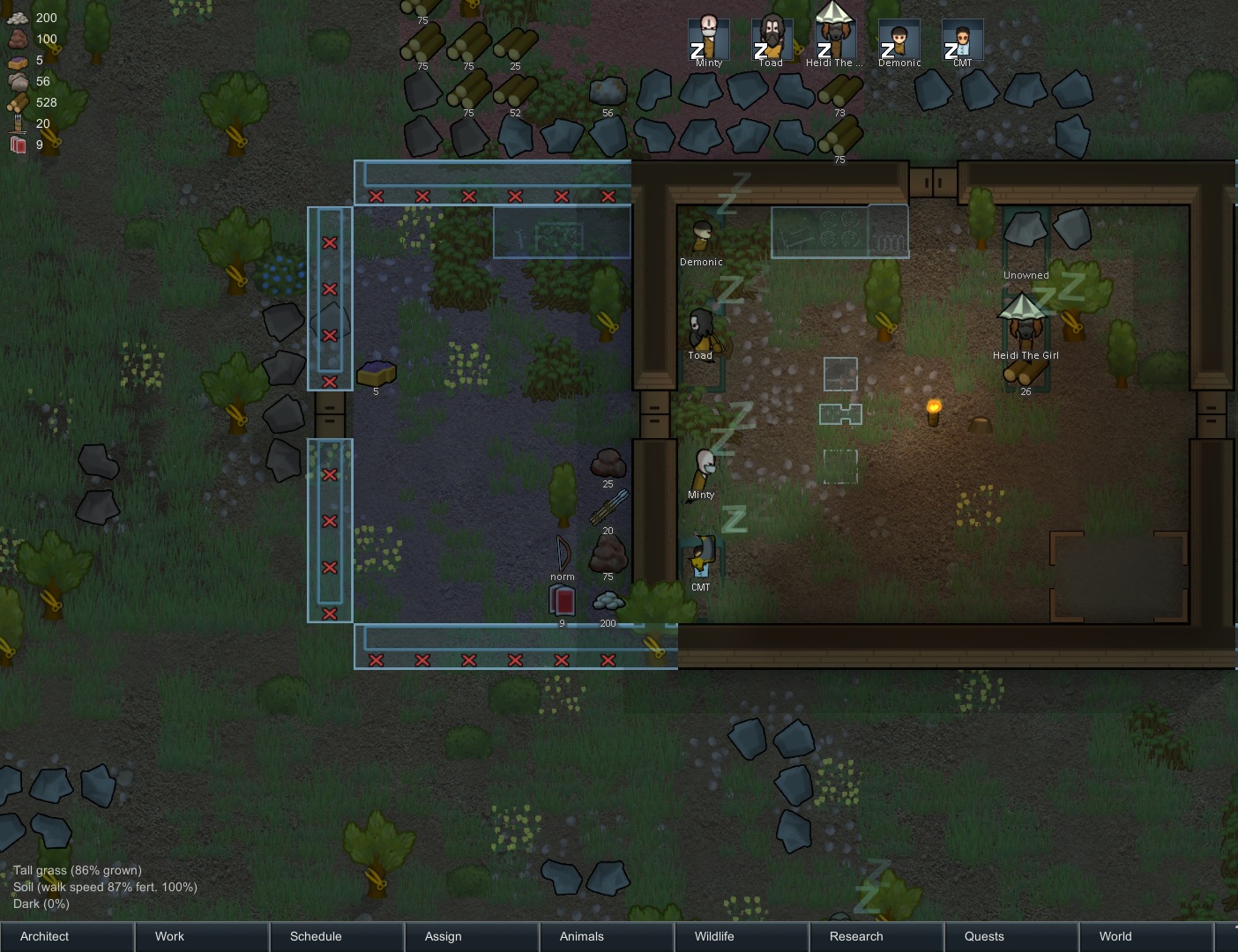View the Wildlife list
The height and width of the screenshot is (952, 1238).
coord(742,936)
